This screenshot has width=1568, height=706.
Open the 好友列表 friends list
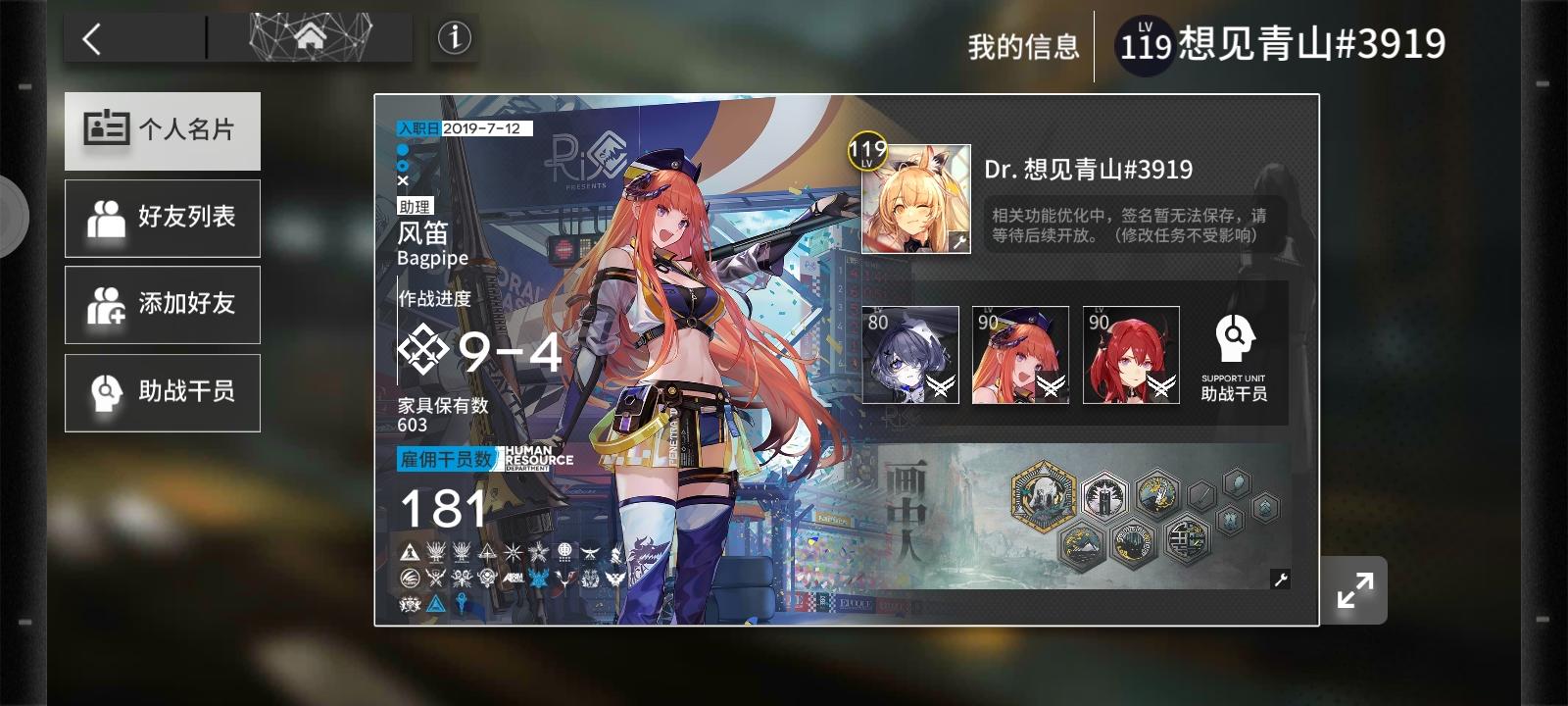pyautogui.click(x=162, y=218)
